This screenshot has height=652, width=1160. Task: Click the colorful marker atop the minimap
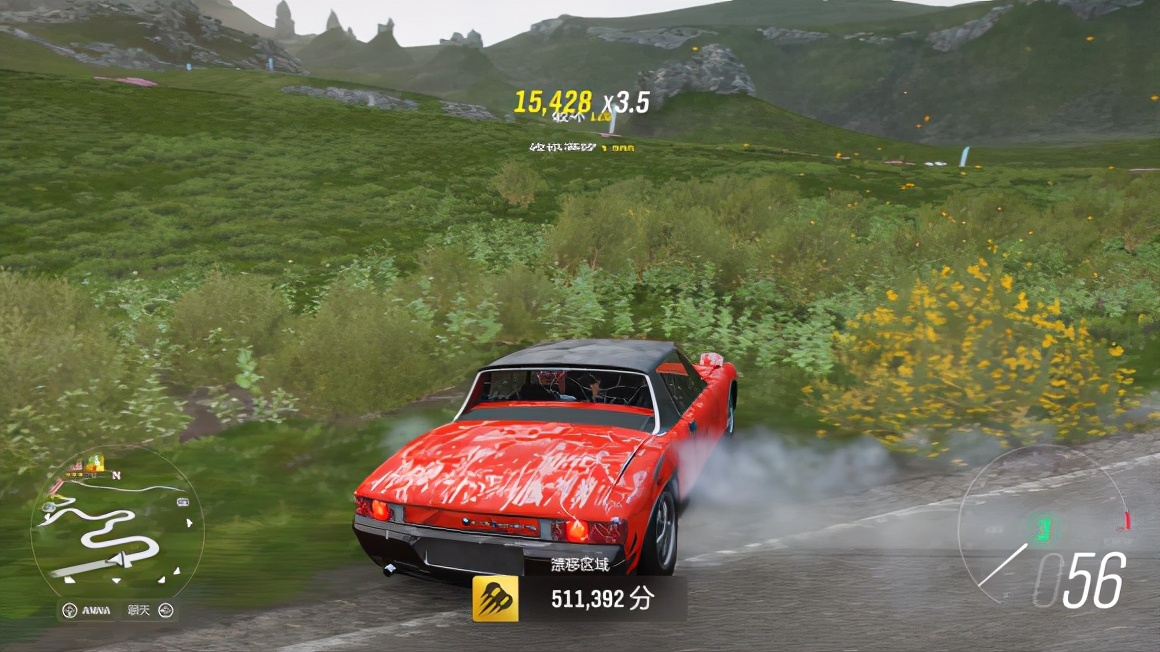pyautogui.click(x=91, y=464)
